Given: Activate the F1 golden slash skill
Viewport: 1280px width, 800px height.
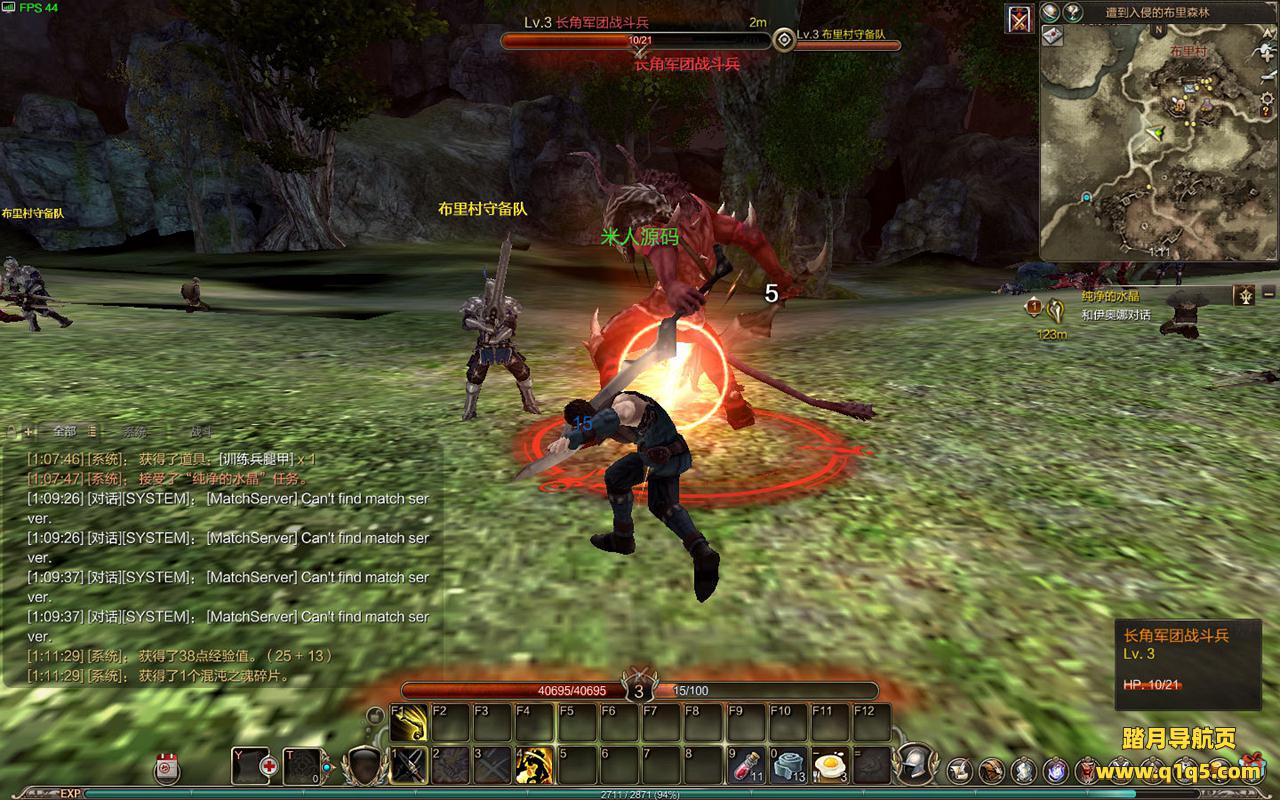Looking at the screenshot, I should (x=409, y=723).
